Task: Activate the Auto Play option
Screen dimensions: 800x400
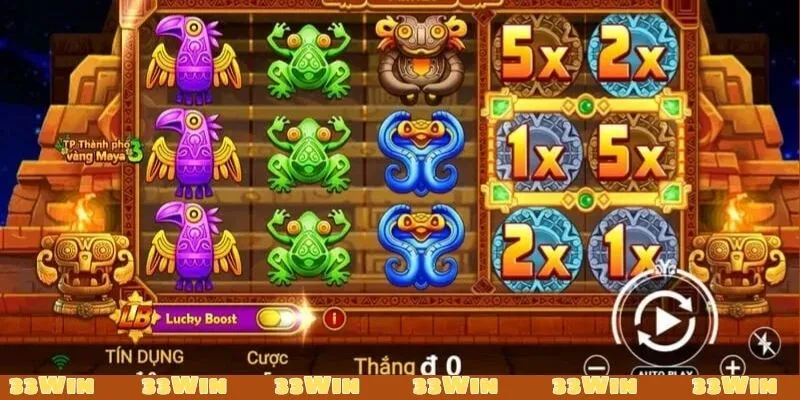Action: [661, 373]
